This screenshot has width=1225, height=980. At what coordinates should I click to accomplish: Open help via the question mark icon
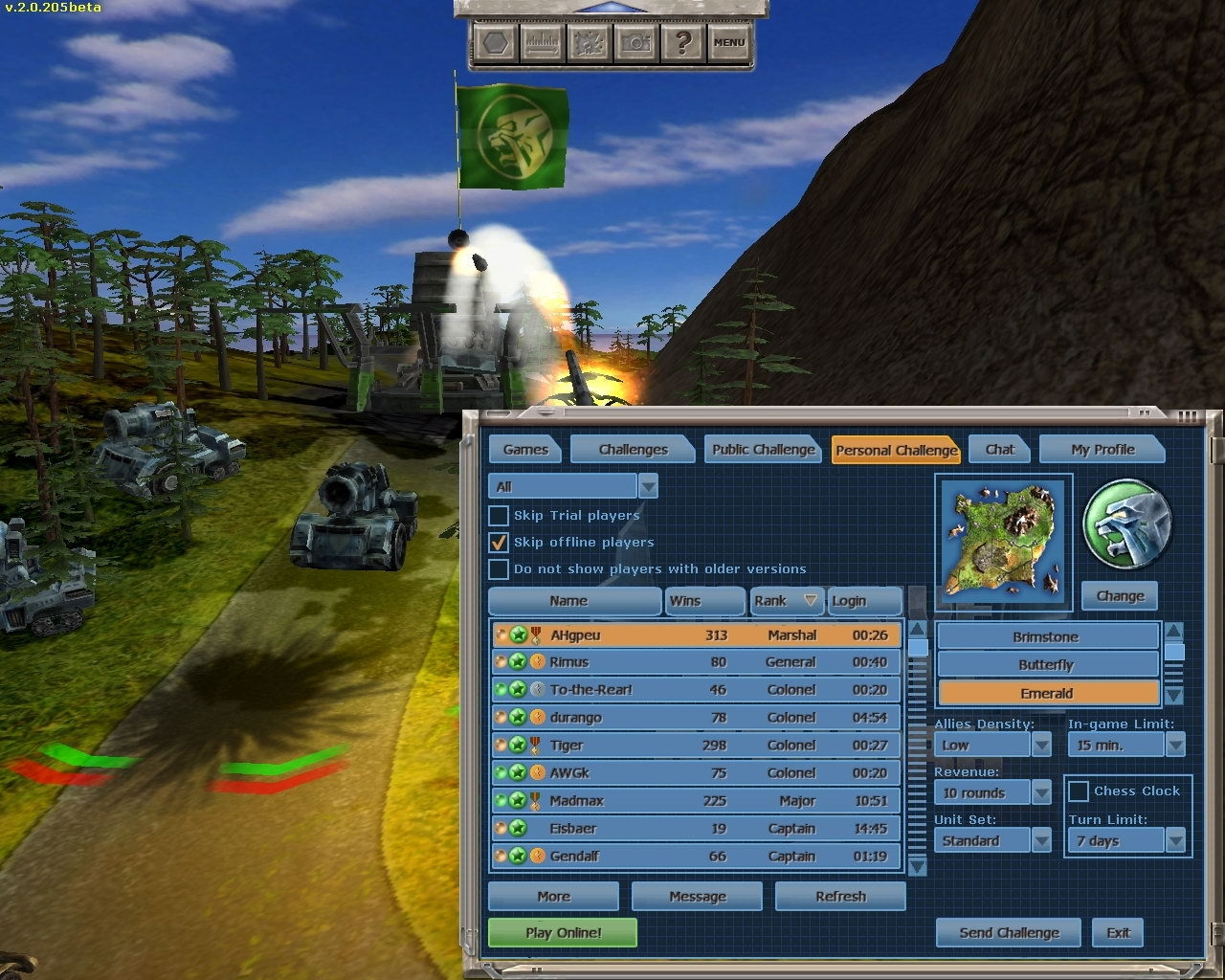point(683,43)
